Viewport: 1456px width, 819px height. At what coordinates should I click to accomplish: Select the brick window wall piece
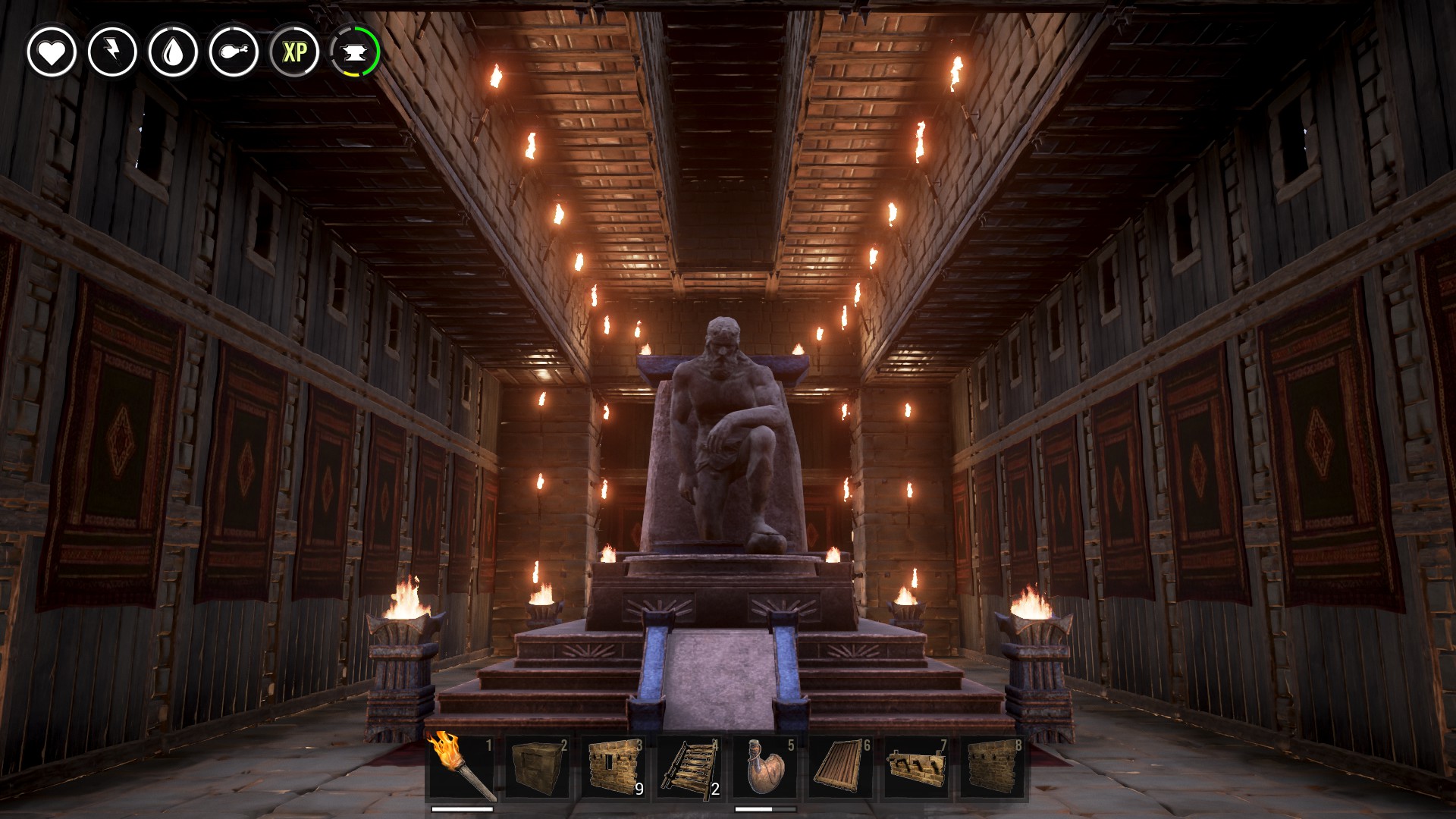(x=613, y=767)
